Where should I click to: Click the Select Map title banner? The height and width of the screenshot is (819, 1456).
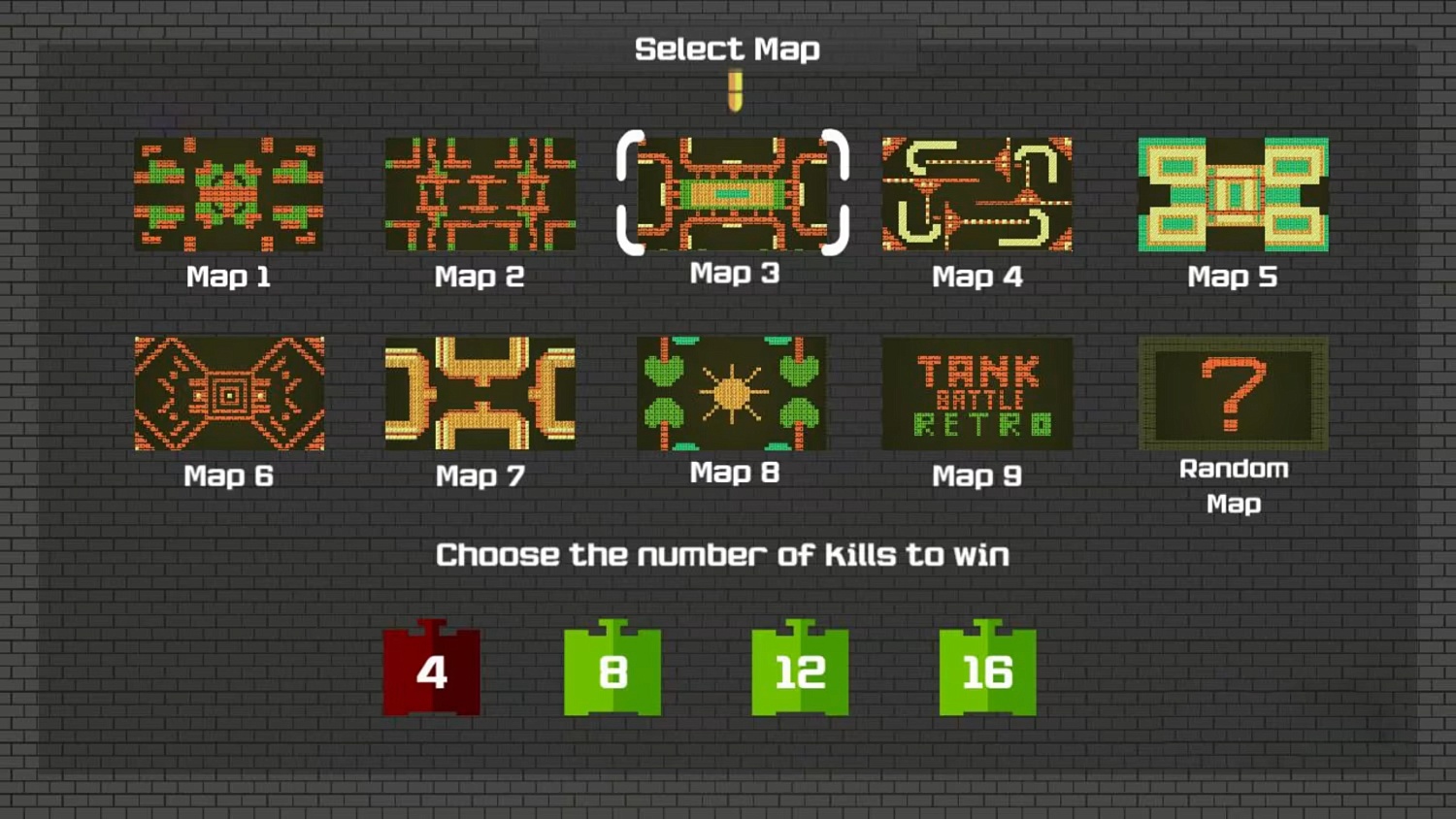(728, 49)
